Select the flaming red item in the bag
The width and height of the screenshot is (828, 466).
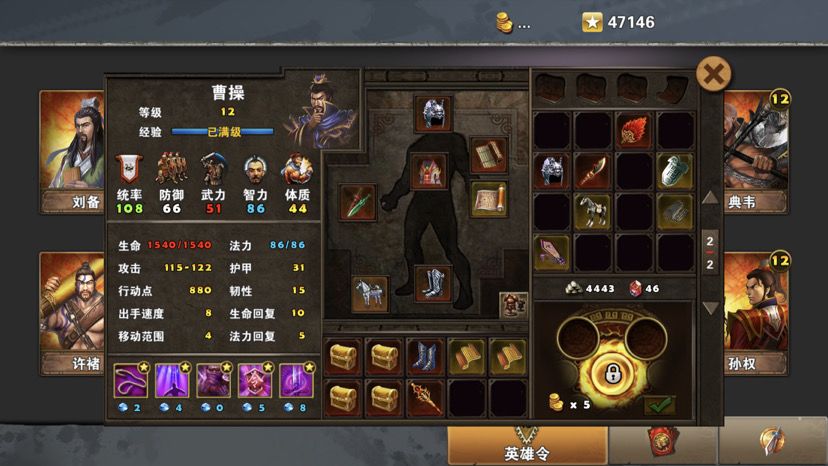coord(634,130)
